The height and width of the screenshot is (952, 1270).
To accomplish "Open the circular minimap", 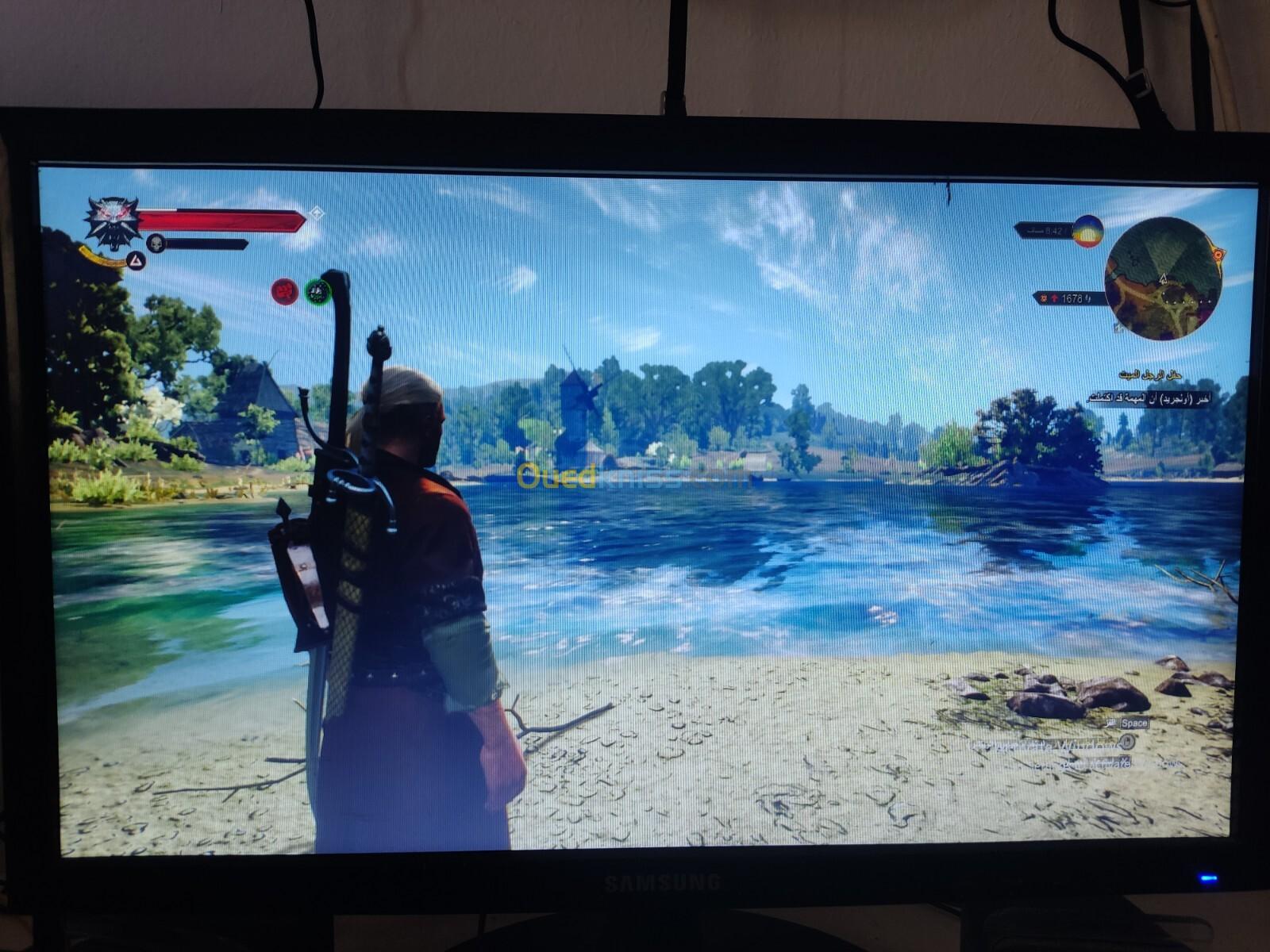I will pyautogui.click(x=1163, y=278).
